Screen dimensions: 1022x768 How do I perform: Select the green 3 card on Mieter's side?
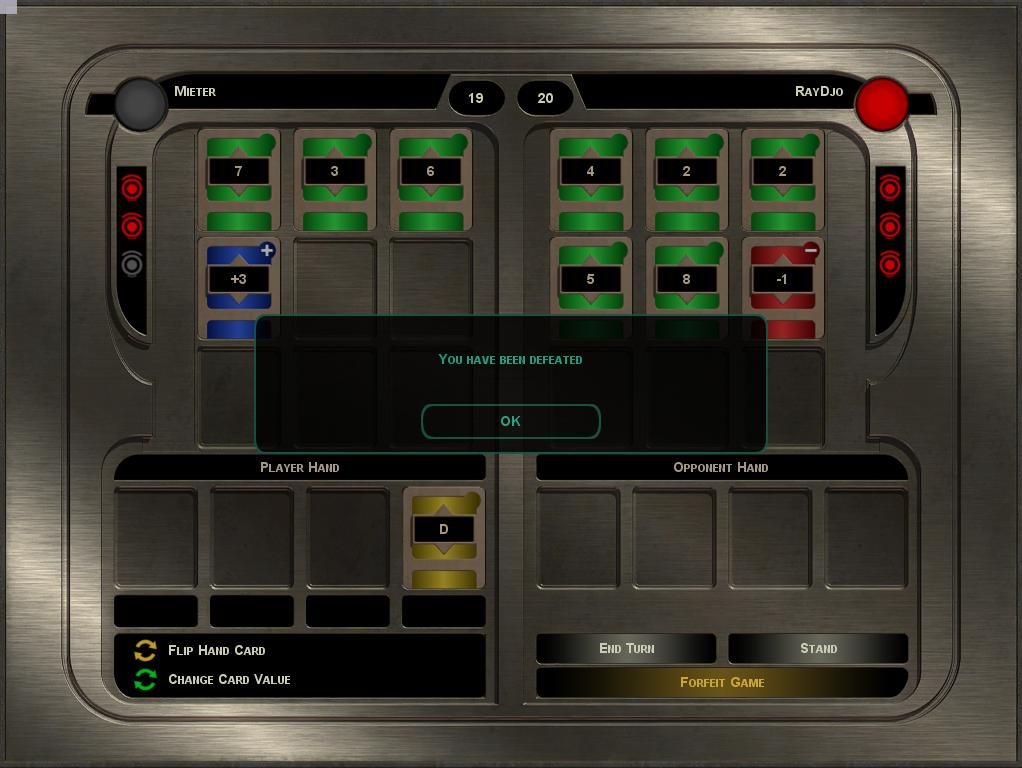click(x=334, y=178)
